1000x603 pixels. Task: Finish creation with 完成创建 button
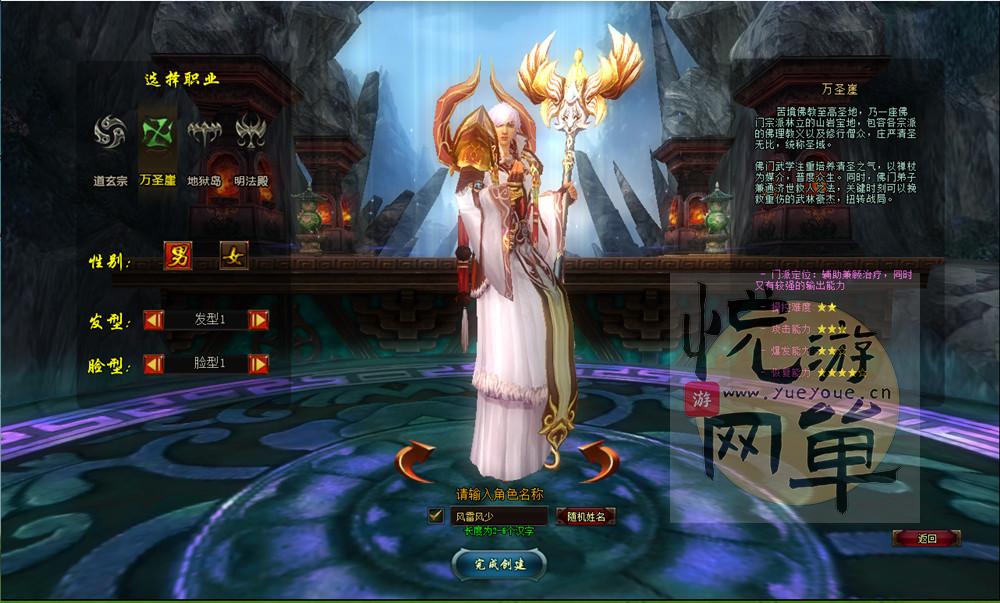[x=500, y=564]
